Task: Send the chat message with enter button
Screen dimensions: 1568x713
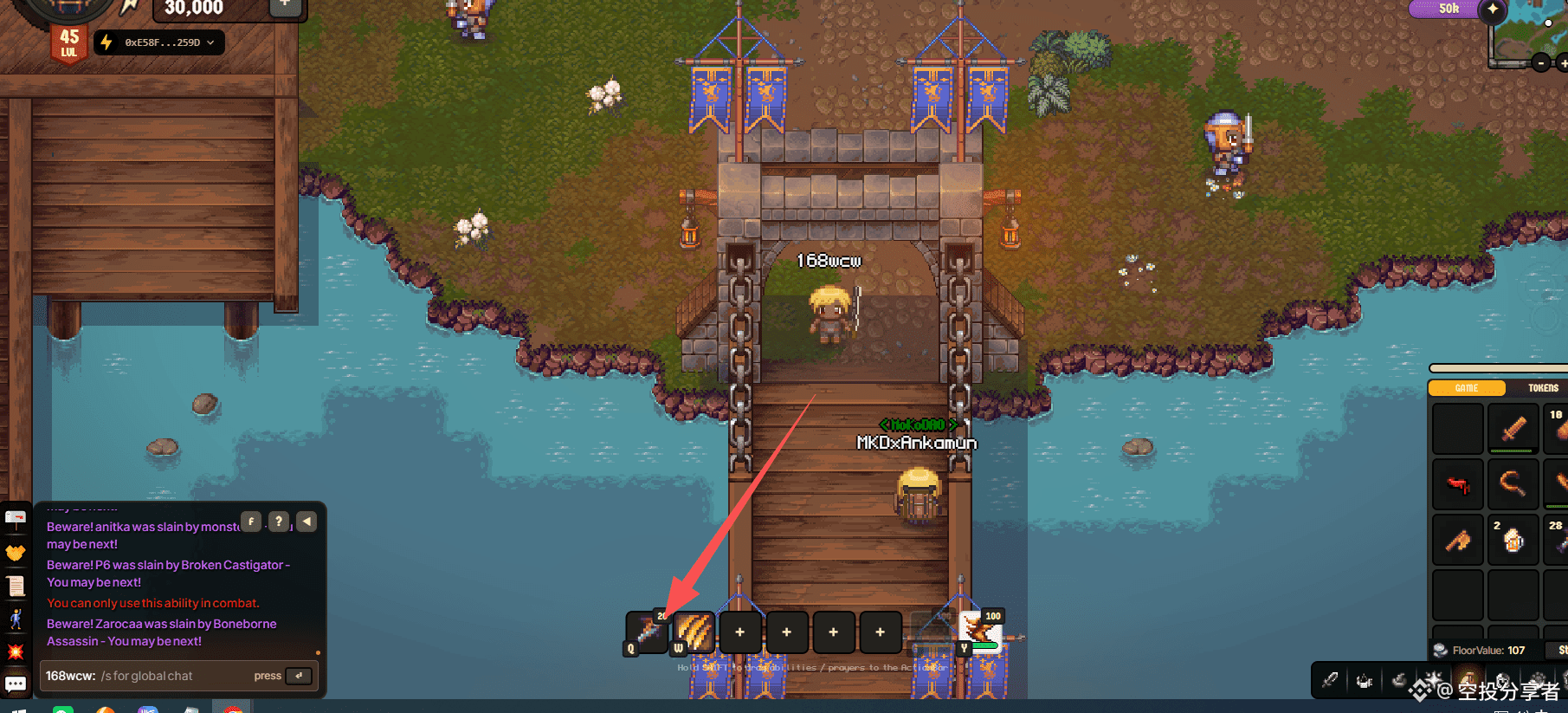Action: pyautogui.click(x=299, y=676)
